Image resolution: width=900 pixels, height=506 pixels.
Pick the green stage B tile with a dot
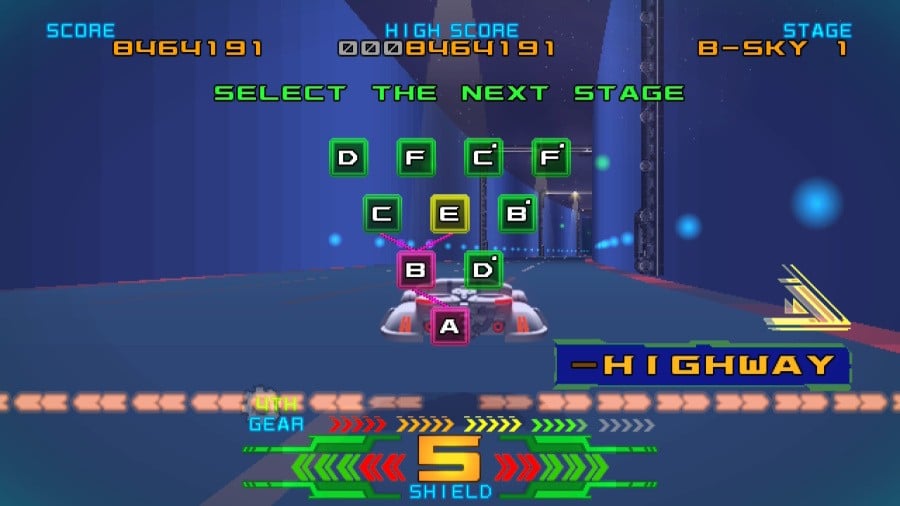tap(517, 213)
